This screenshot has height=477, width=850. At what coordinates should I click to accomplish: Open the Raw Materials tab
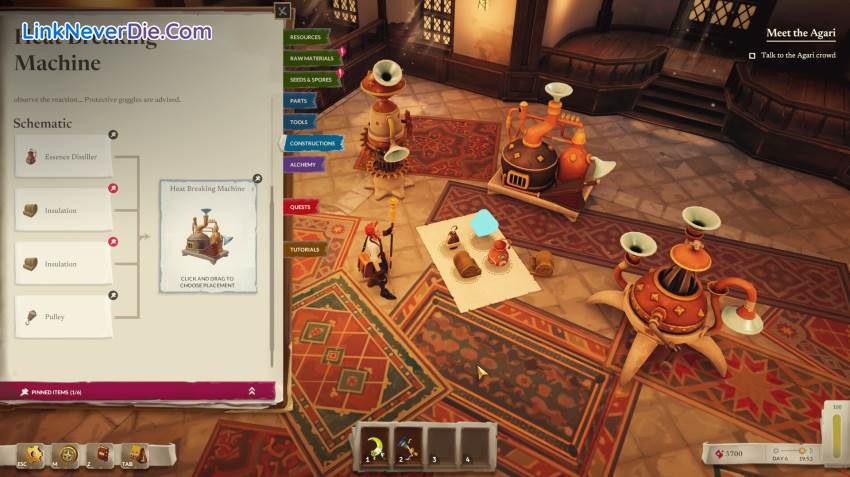coord(312,58)
